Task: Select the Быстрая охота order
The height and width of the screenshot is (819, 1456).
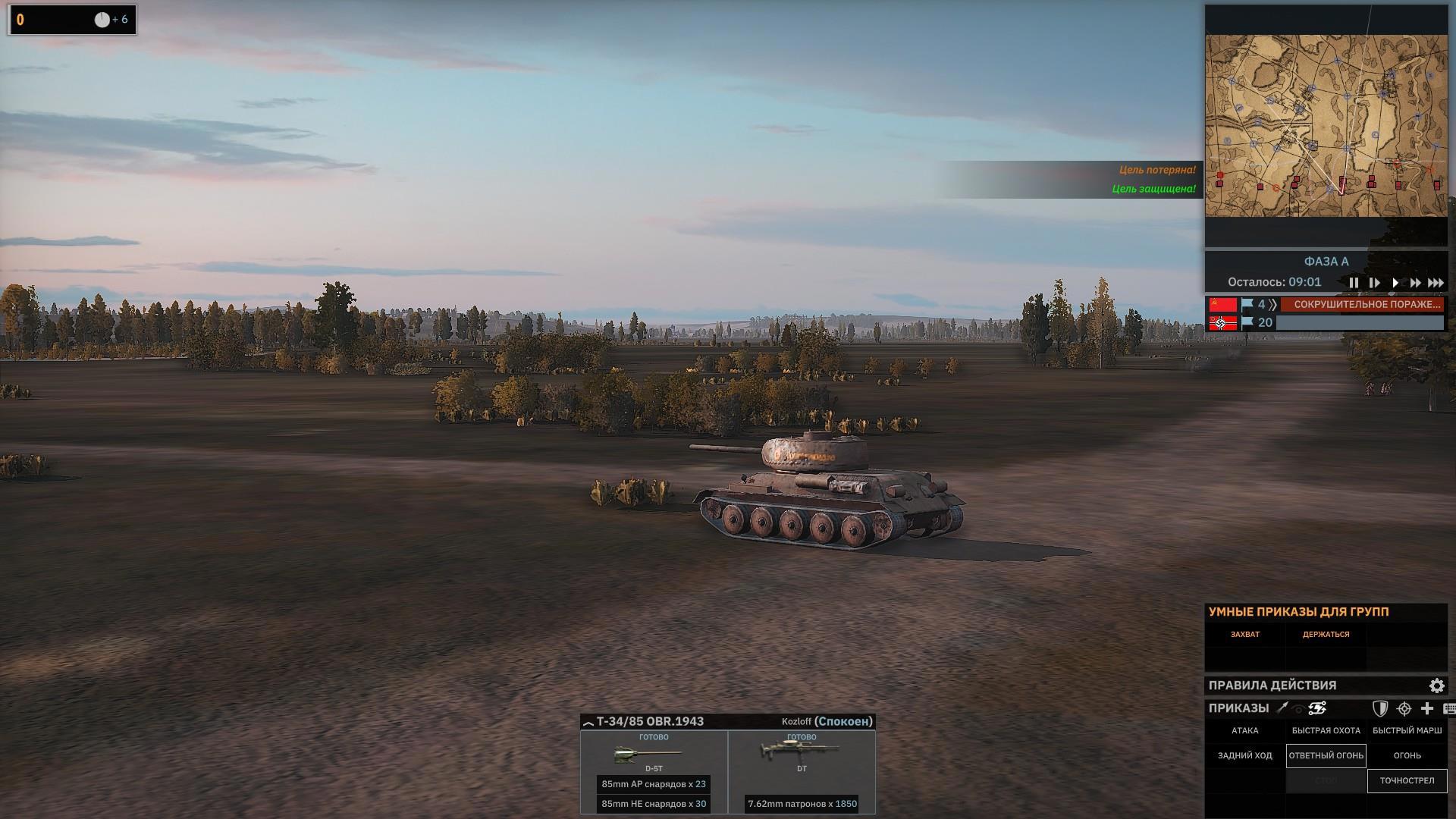Action: [x=1326, y=731]
